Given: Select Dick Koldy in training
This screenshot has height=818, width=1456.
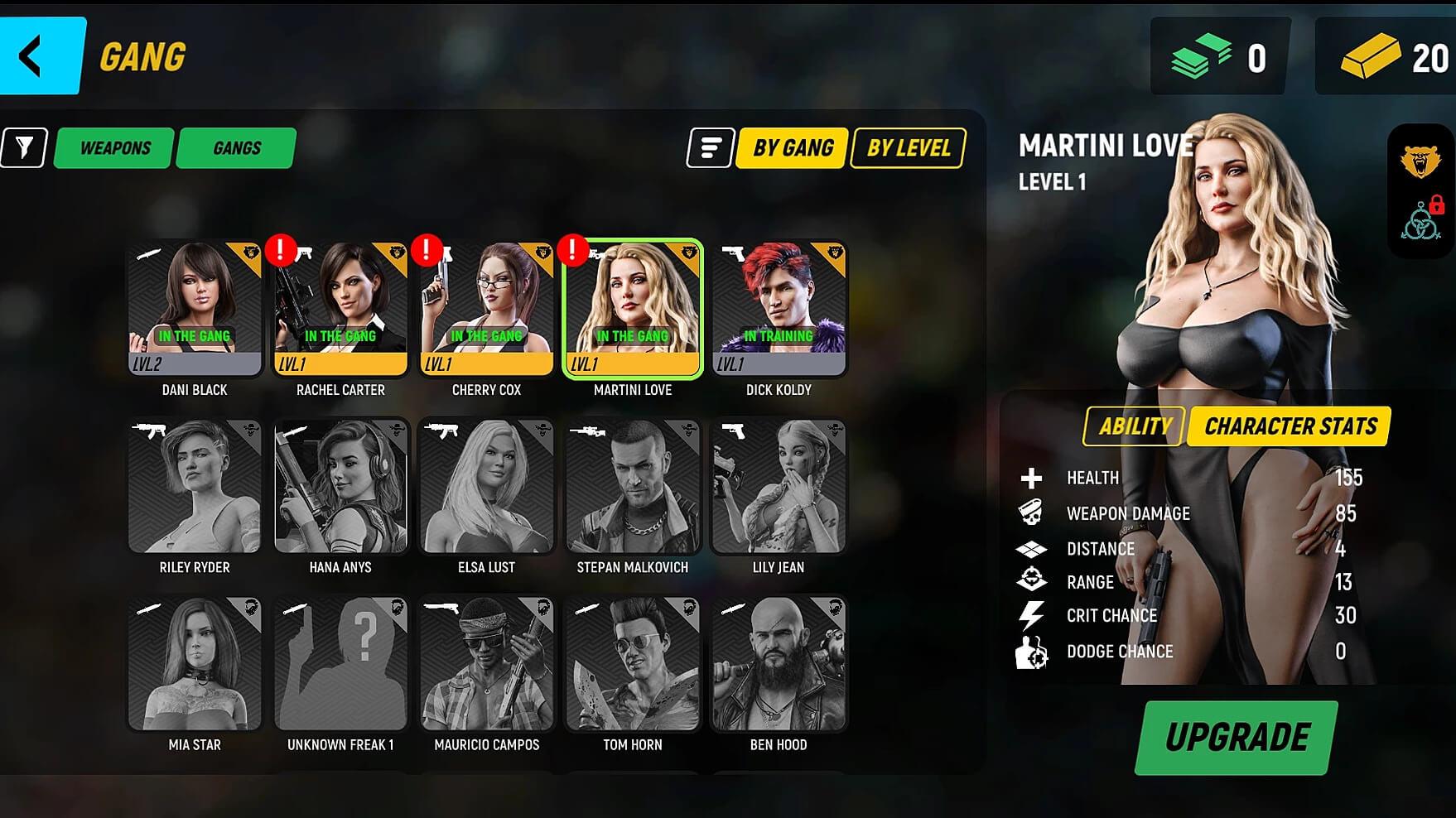Looking at the screenshot, I should (779, 309).
